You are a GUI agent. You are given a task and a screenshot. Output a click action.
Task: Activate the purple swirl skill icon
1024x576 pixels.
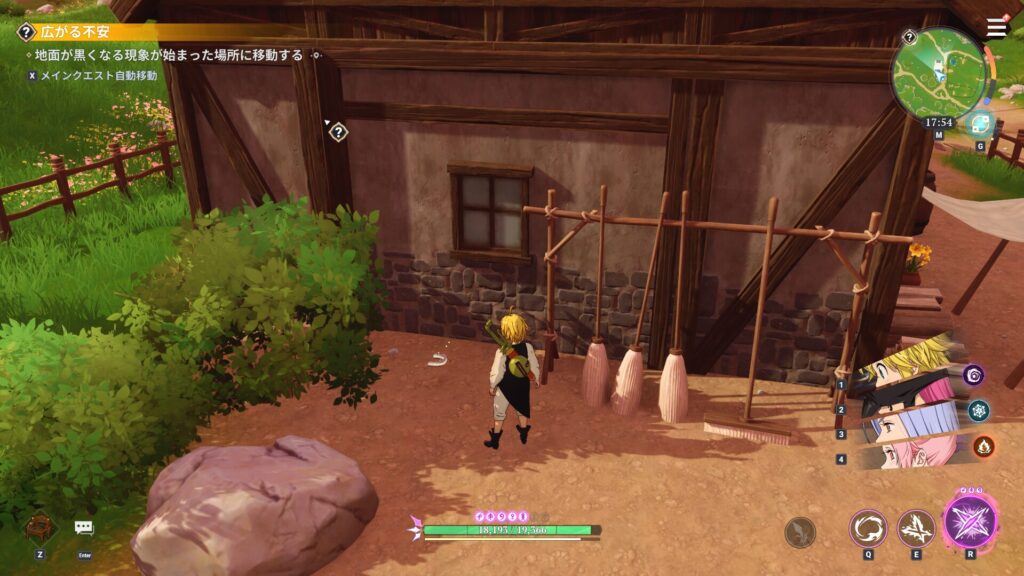pyautogui.click(x=974, y=374)
